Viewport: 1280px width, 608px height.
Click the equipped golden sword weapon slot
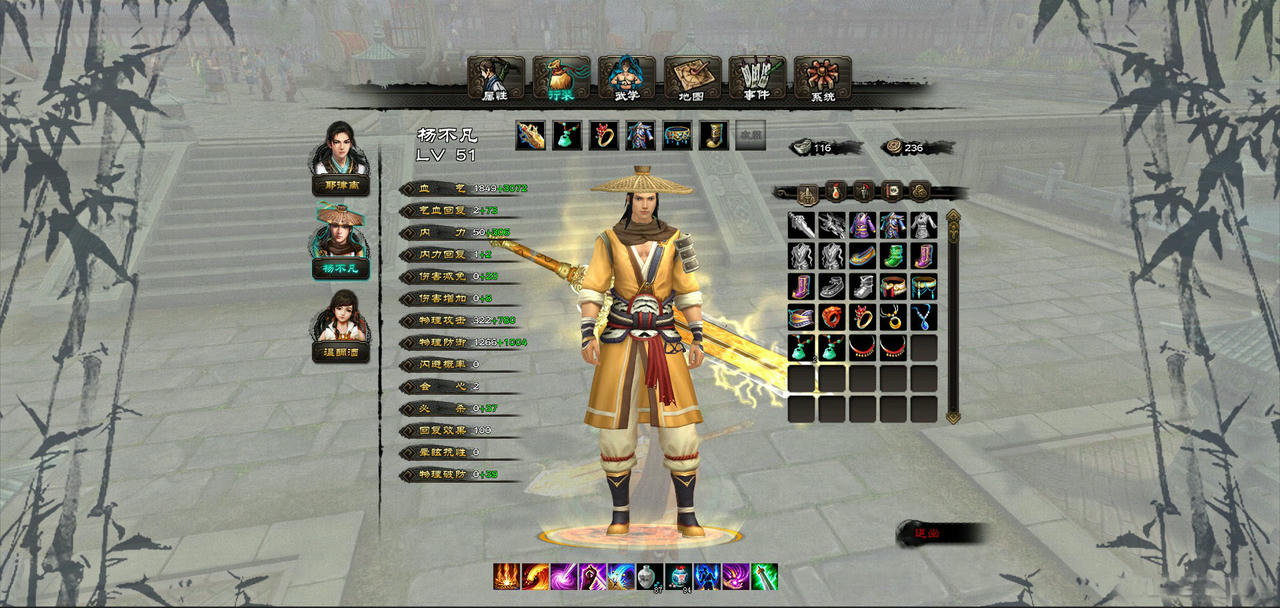pos(530,135)
